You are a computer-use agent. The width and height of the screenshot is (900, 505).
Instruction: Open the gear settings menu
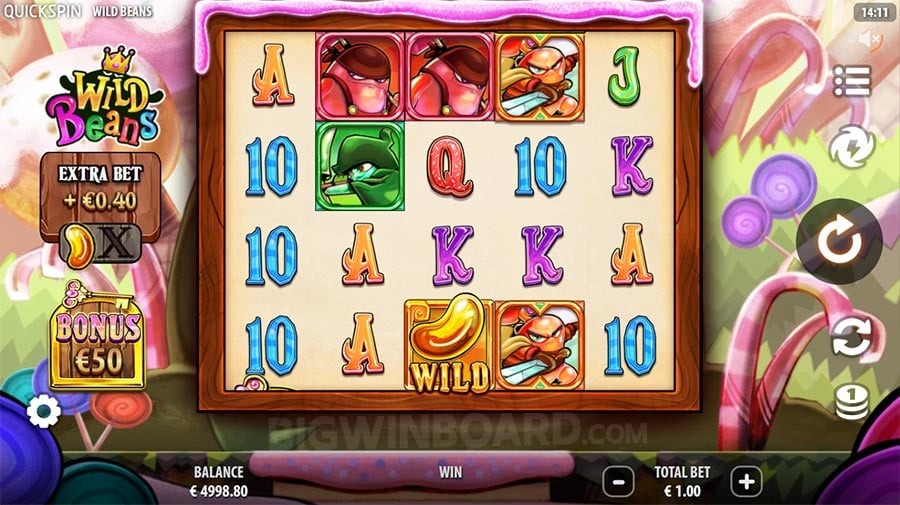43,410
